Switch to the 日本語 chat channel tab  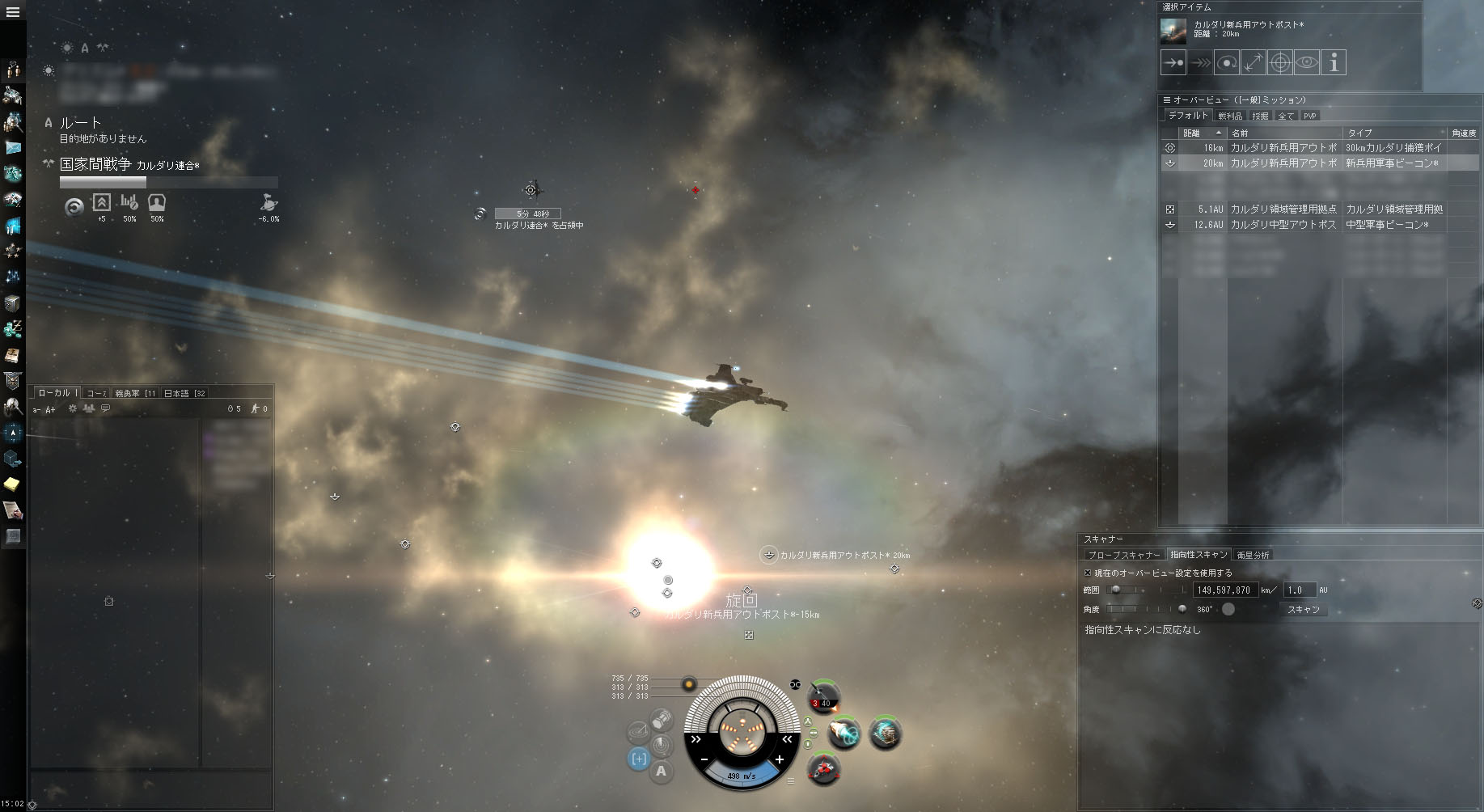pyautogui.click(x=184, y=393)
